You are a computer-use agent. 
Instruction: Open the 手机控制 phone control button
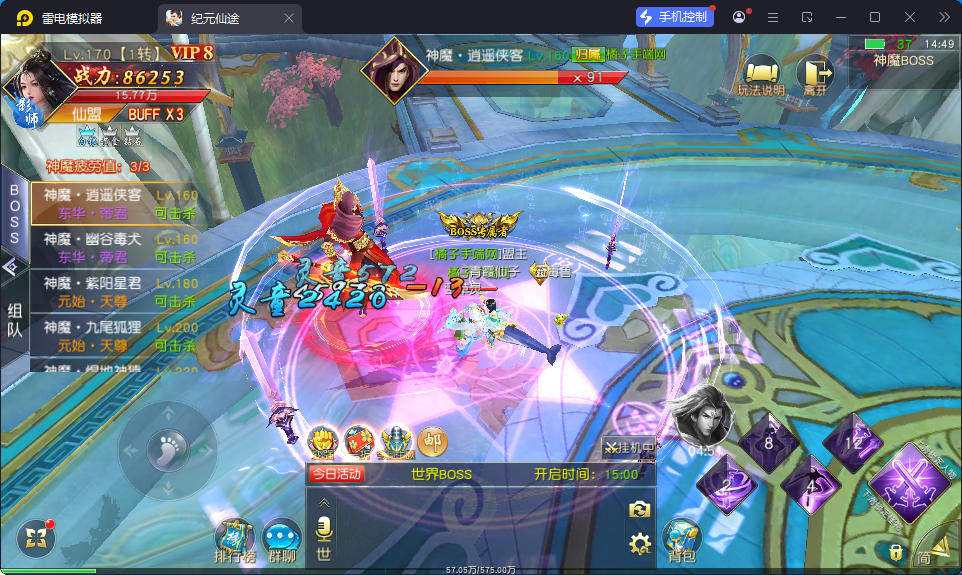pos(674,17)
